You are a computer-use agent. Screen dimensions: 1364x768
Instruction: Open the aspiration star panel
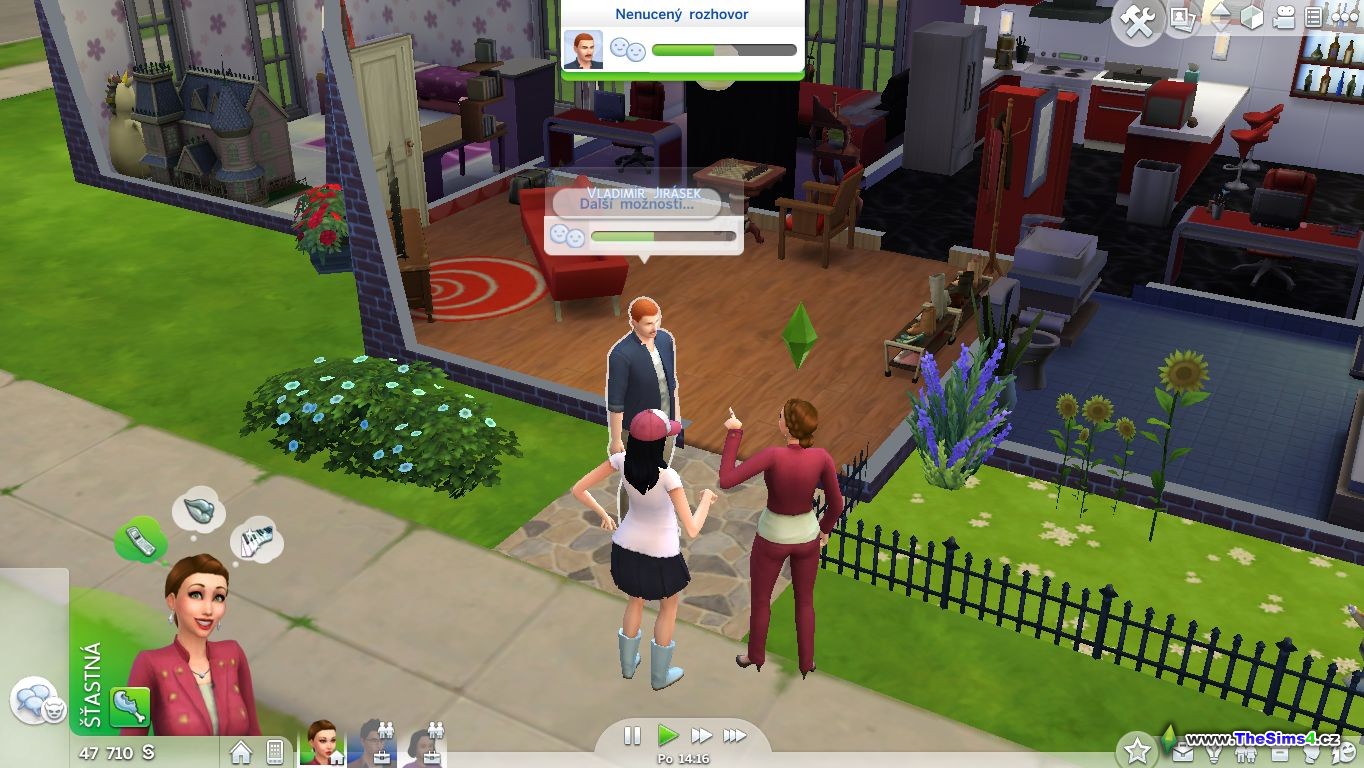tap(1137, 749)
